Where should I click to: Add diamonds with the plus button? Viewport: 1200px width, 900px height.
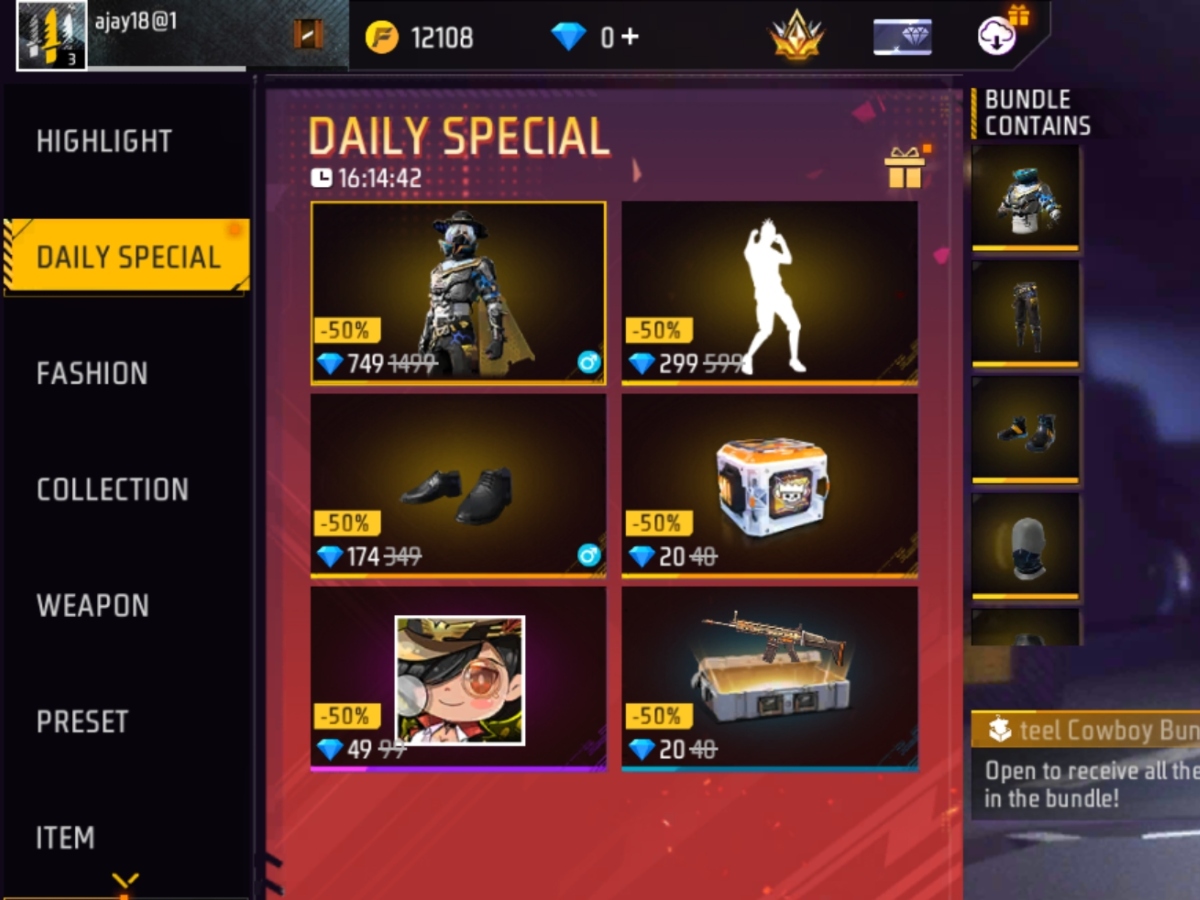click(x=629, y=38)
